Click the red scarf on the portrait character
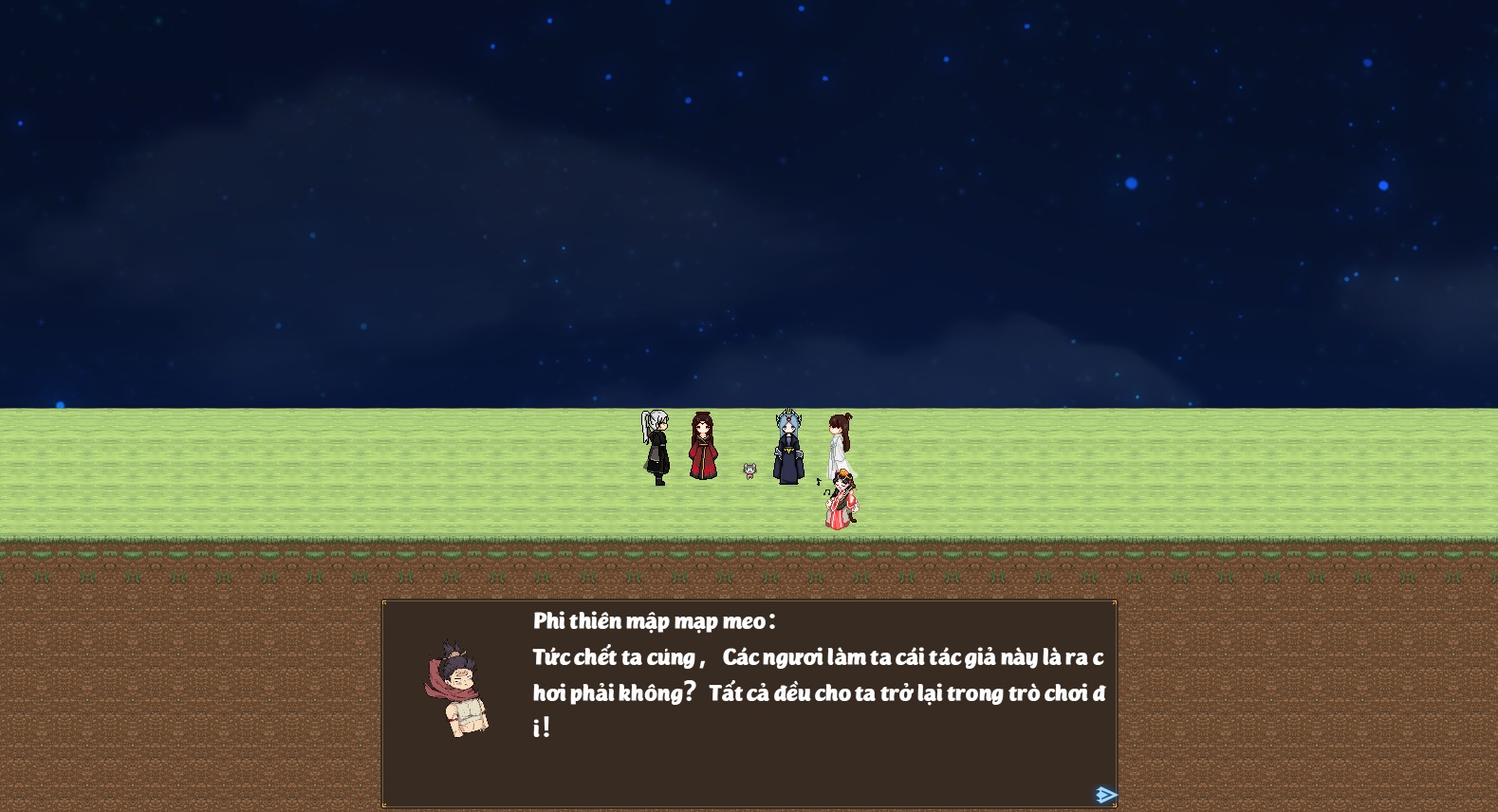Viewport: 1498px width, 812px height. click(442, 683)
